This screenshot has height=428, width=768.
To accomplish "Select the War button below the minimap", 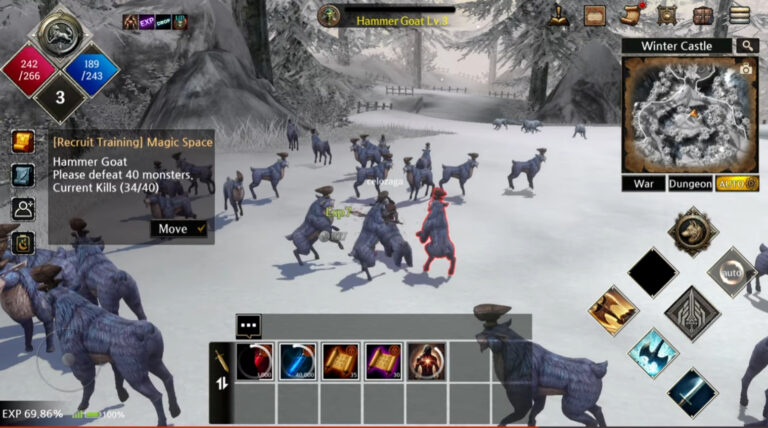I will (x=643, y=184).
